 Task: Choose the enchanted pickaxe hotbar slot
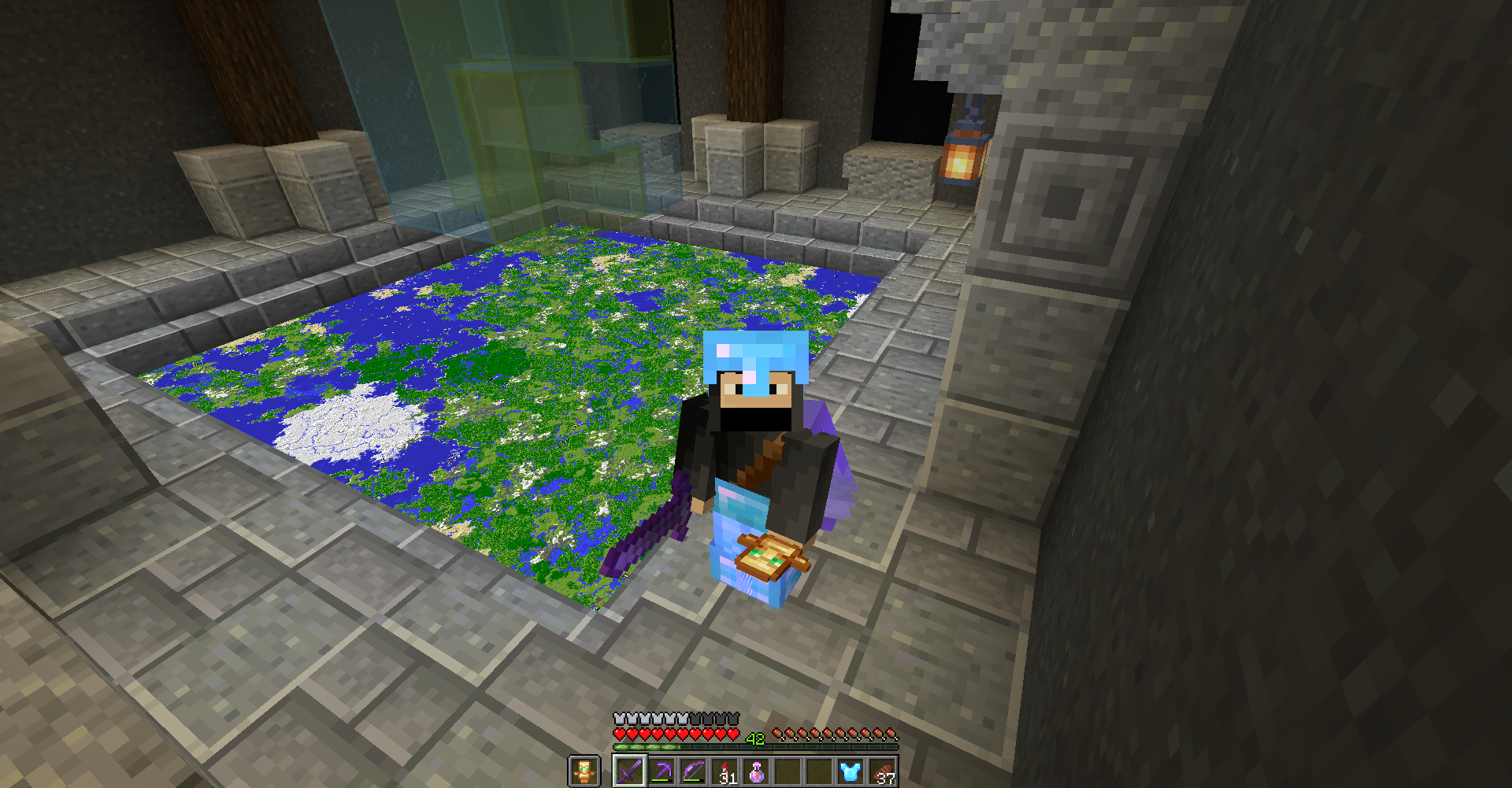click(x=661, y=771)
